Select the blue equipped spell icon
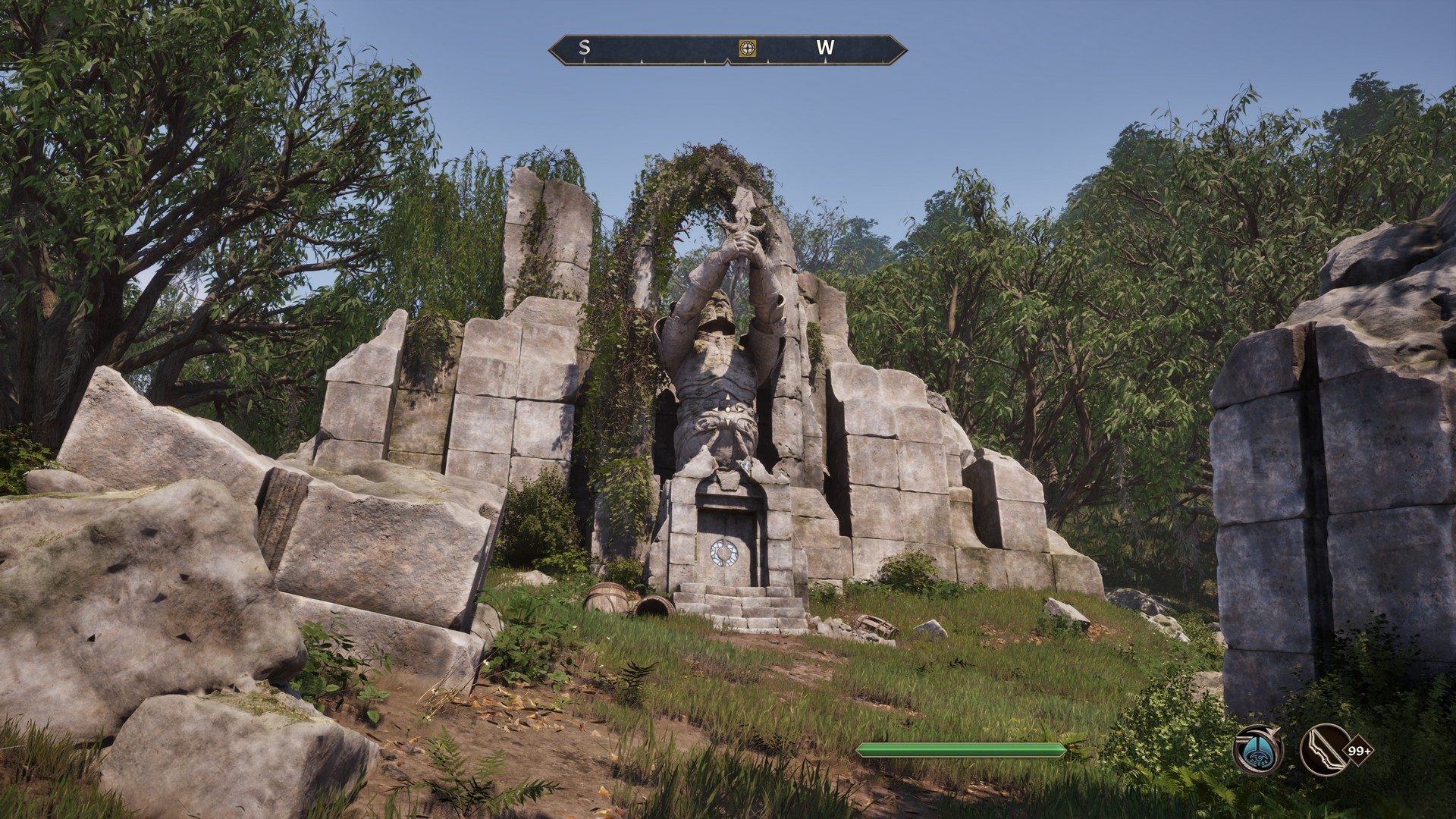This screenshot has width=1456, height=819. 1257,751
